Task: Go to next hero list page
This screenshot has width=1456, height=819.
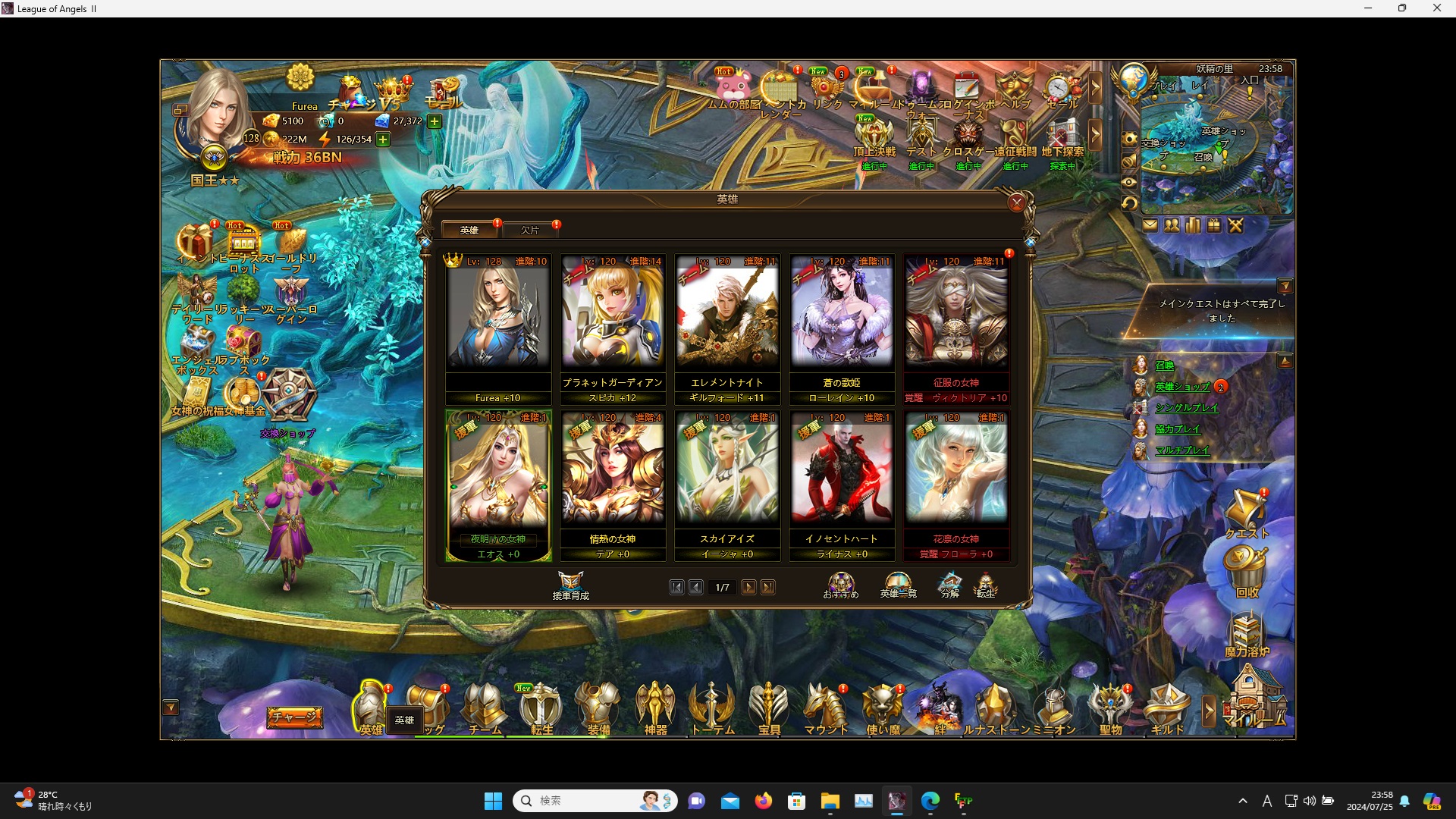Action: tap(748, 587)
